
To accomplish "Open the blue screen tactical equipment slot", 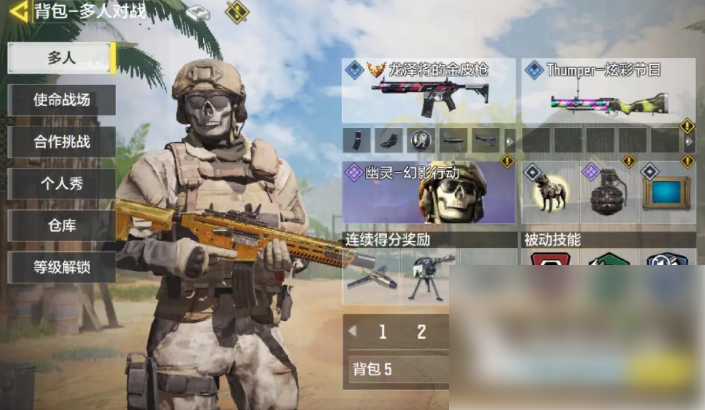I will coord(666,193).
